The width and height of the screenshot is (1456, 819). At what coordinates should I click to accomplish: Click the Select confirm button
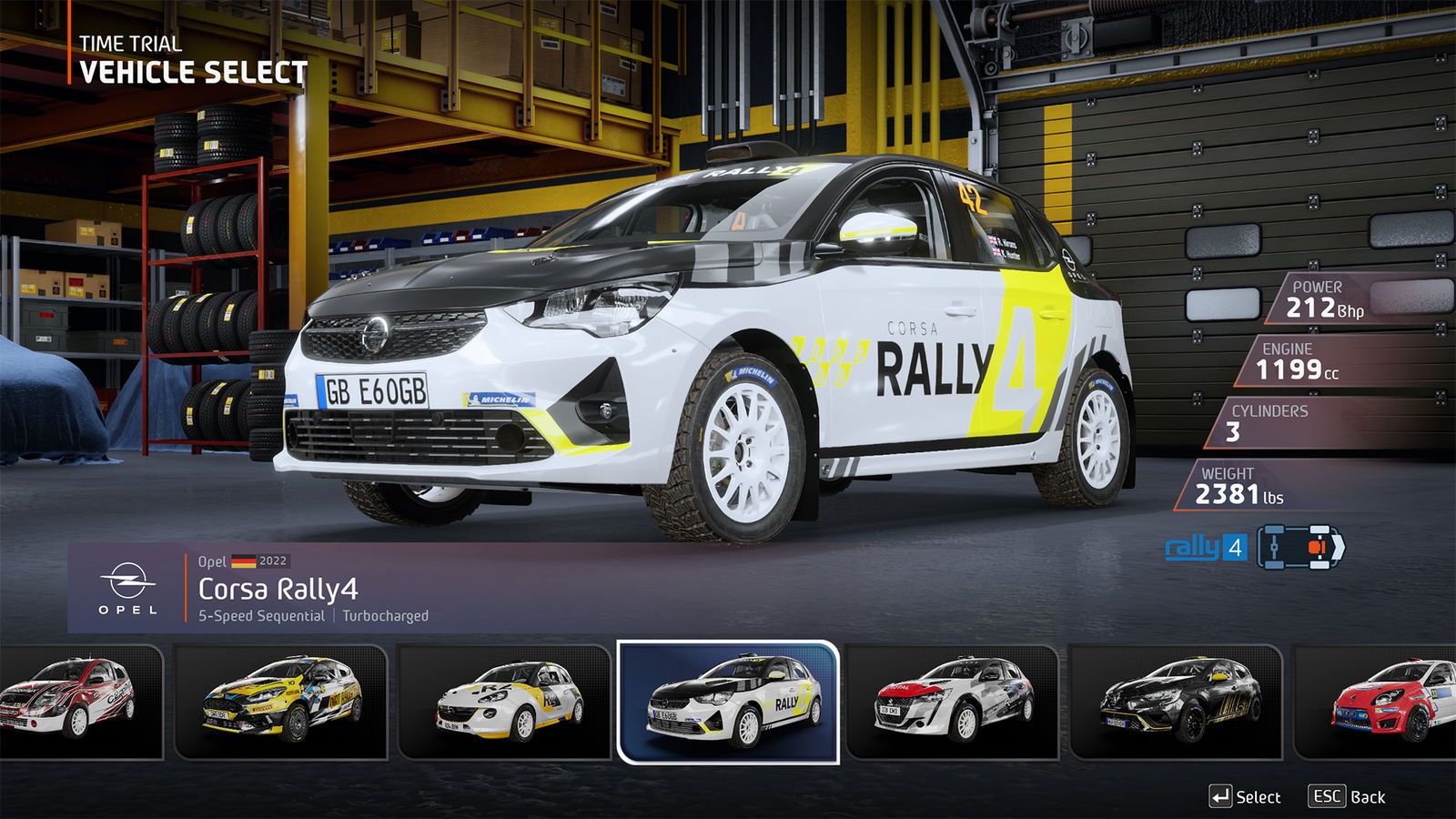1245,797
